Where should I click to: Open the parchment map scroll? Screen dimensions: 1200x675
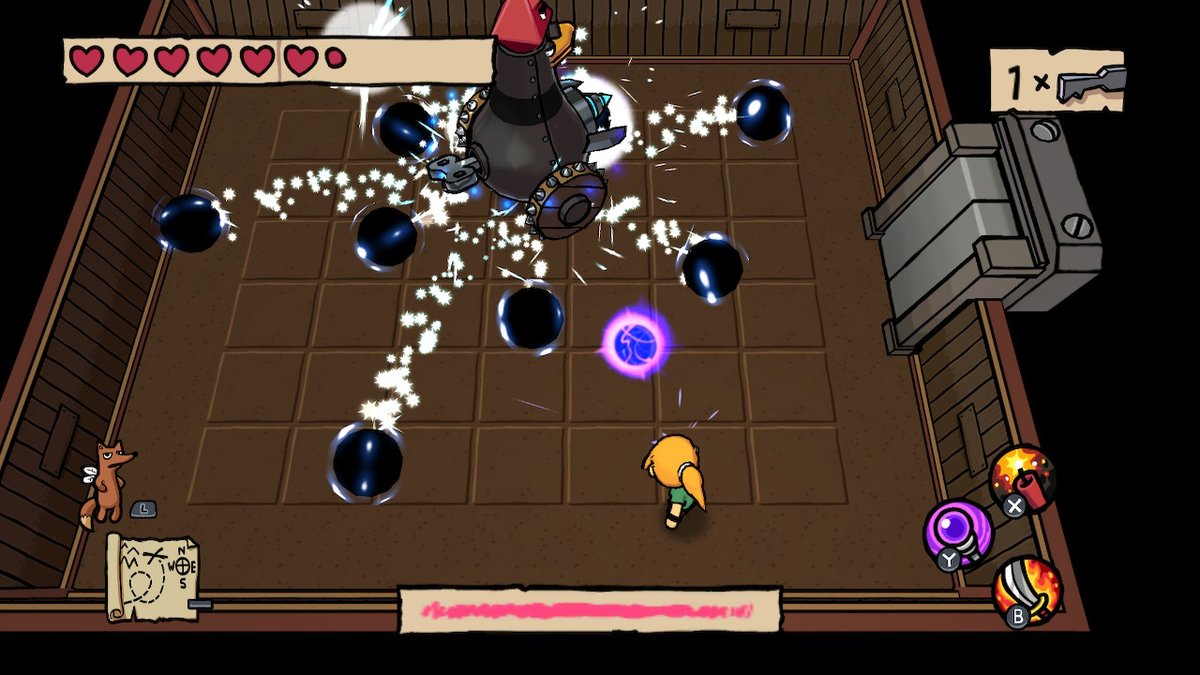click(x=153, y=576)
